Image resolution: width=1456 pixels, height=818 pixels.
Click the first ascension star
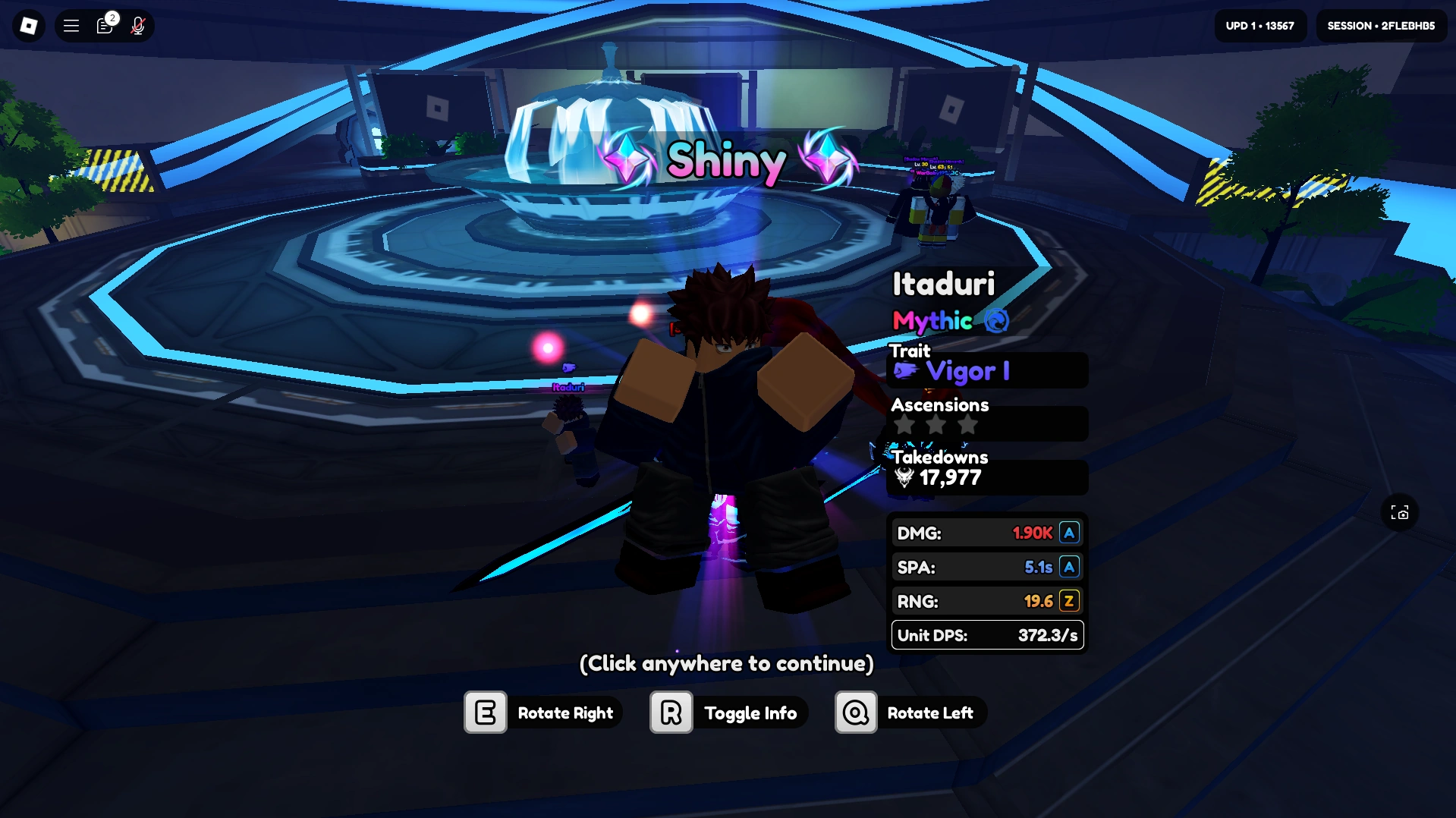904,425
